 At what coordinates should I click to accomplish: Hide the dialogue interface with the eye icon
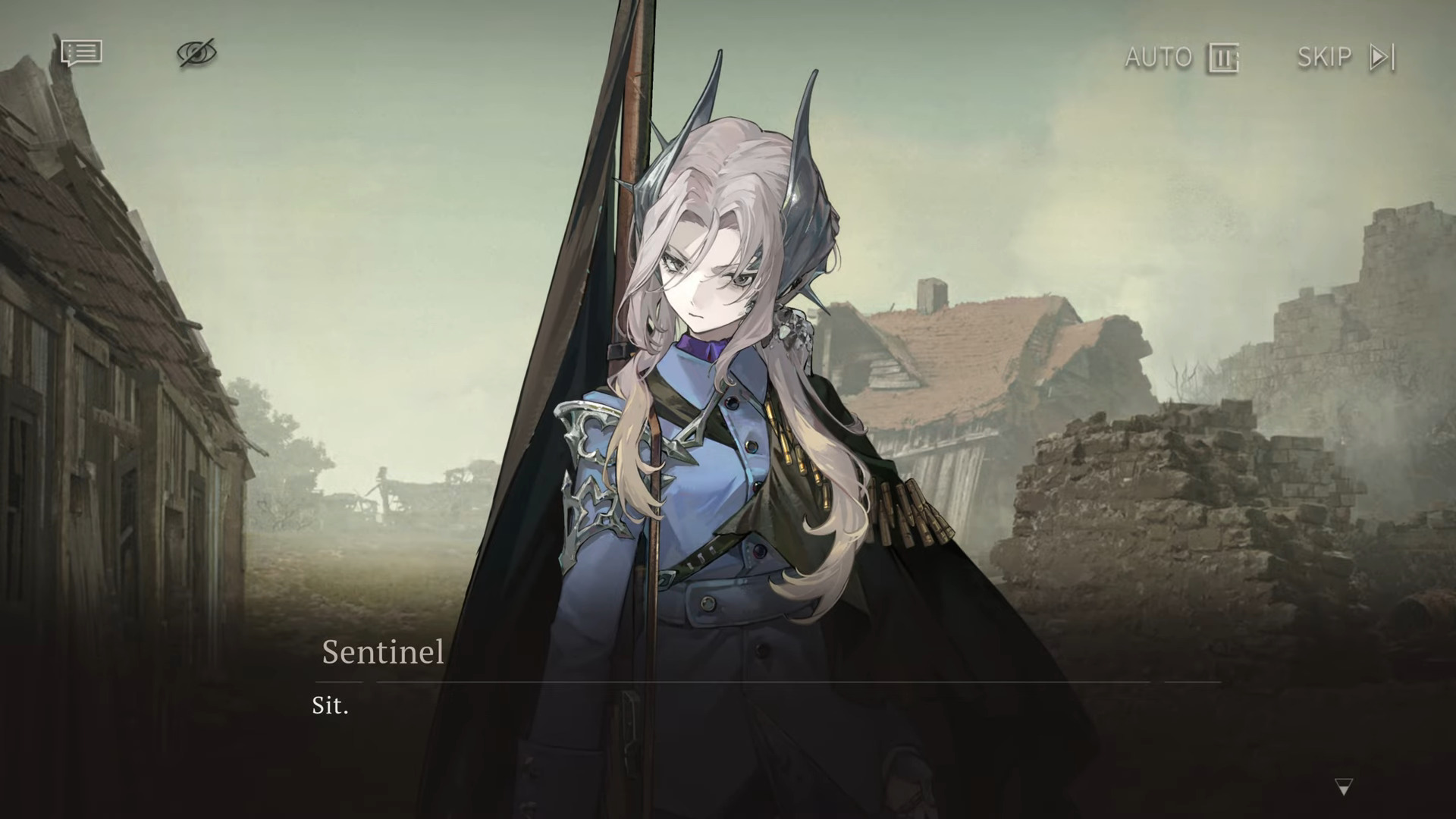196,53
